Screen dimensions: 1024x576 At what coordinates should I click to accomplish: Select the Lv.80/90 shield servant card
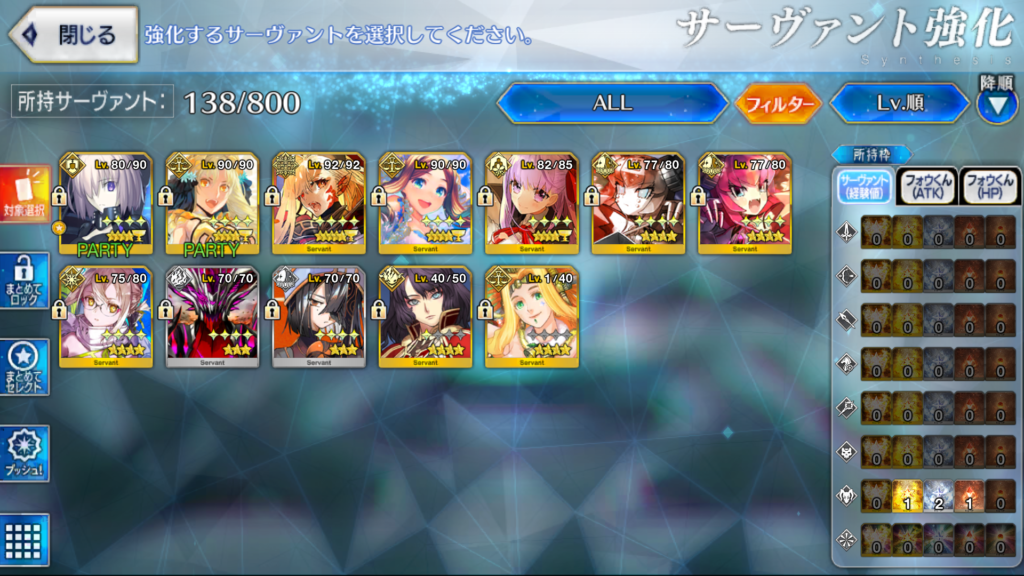coord(105,205)
